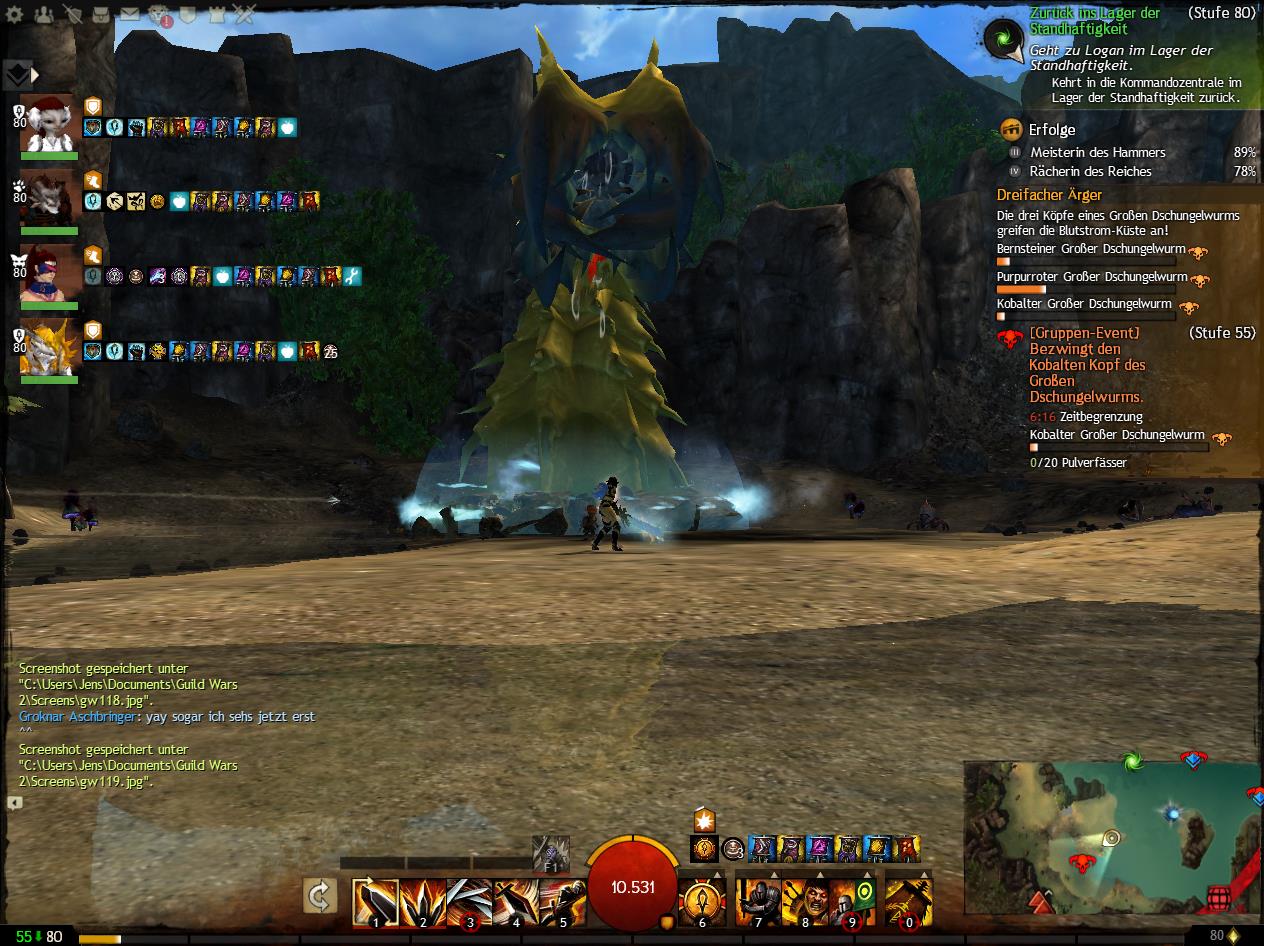The image size is (1264, 946).
Task: Open the guild shield panel
Action: tap(189, 15)
